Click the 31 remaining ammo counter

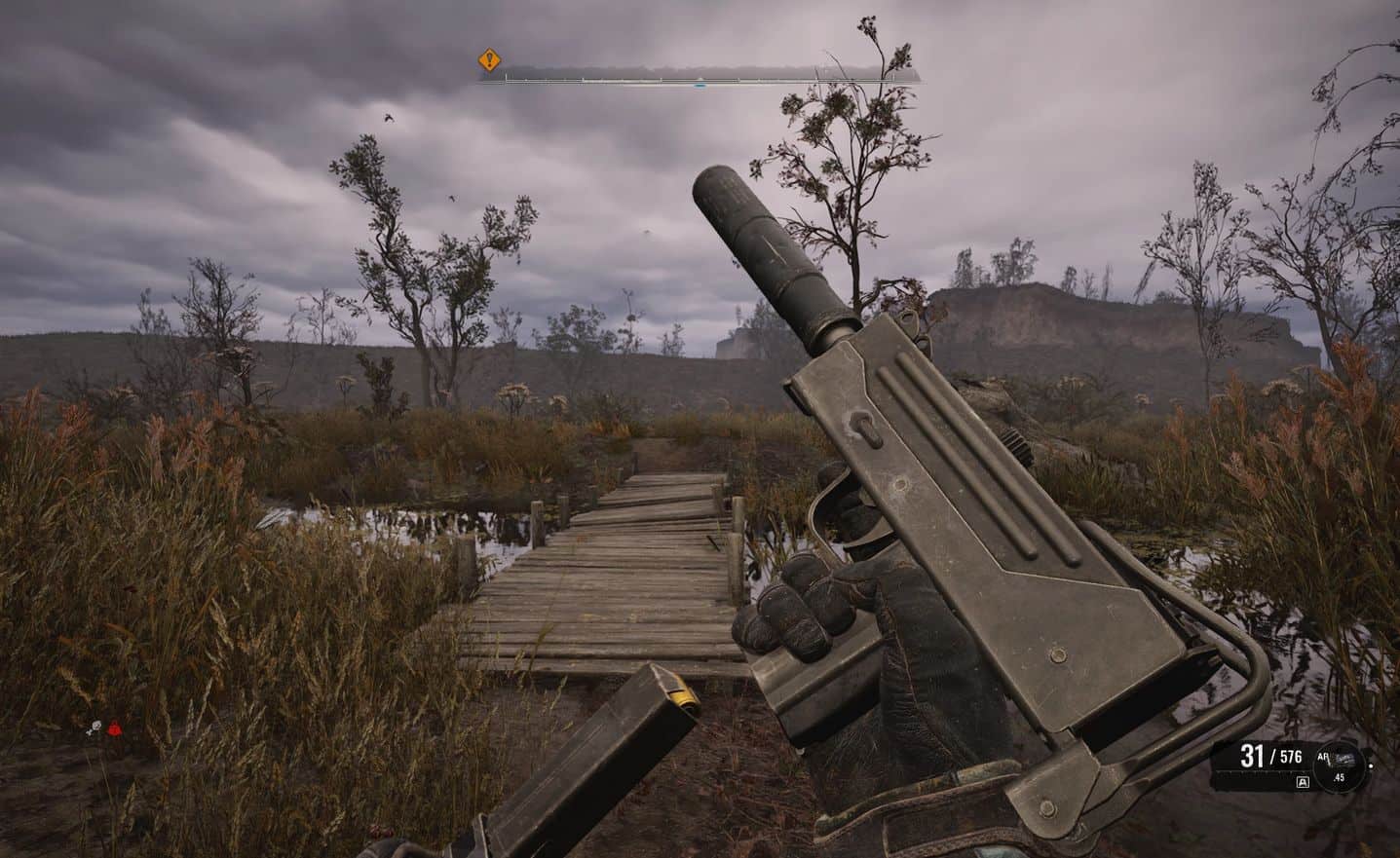click(1255, 755)
